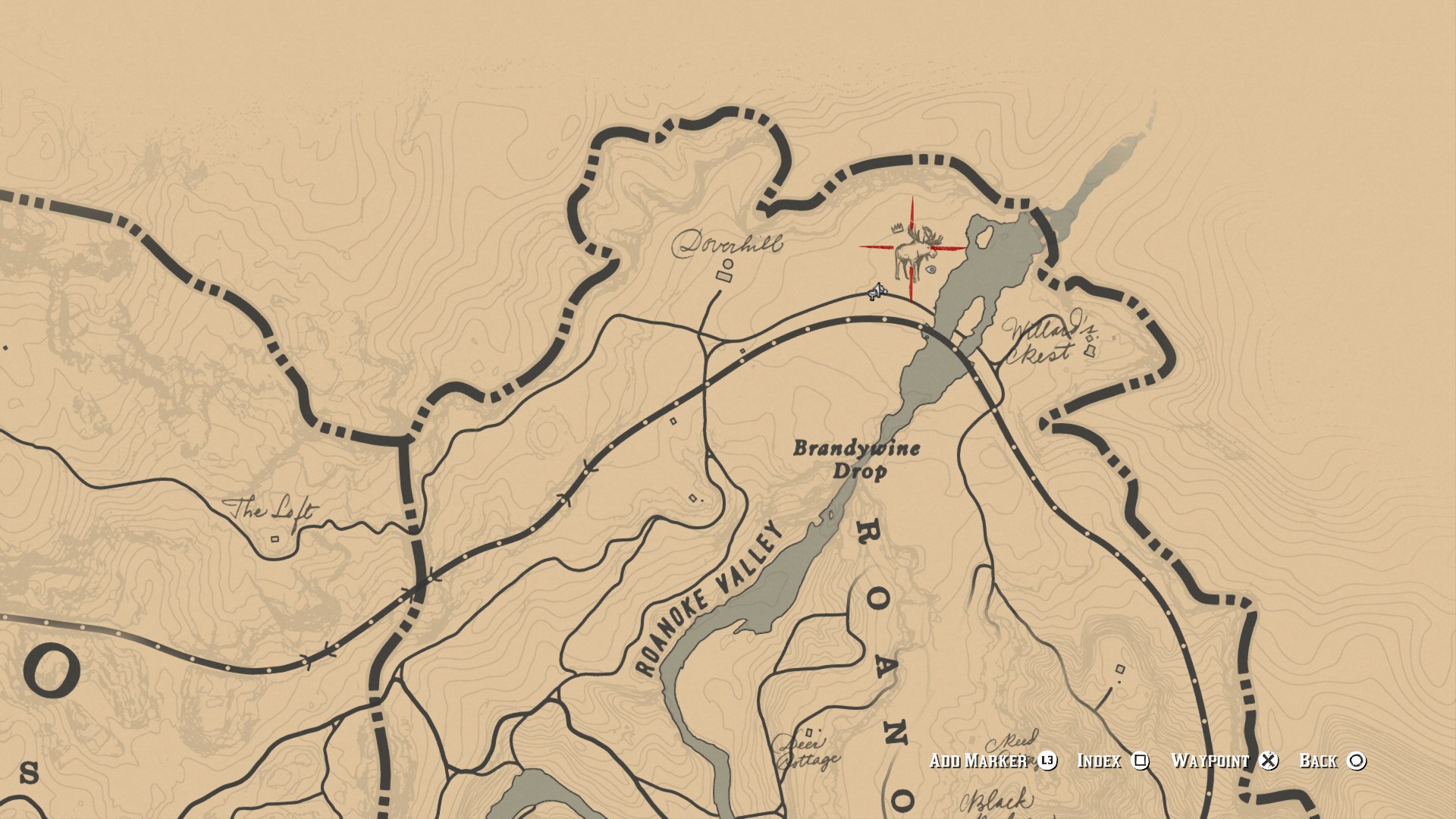Pick the Brandywine Drop map label
Screen dimensions: 1456x819
click(857, 460)
